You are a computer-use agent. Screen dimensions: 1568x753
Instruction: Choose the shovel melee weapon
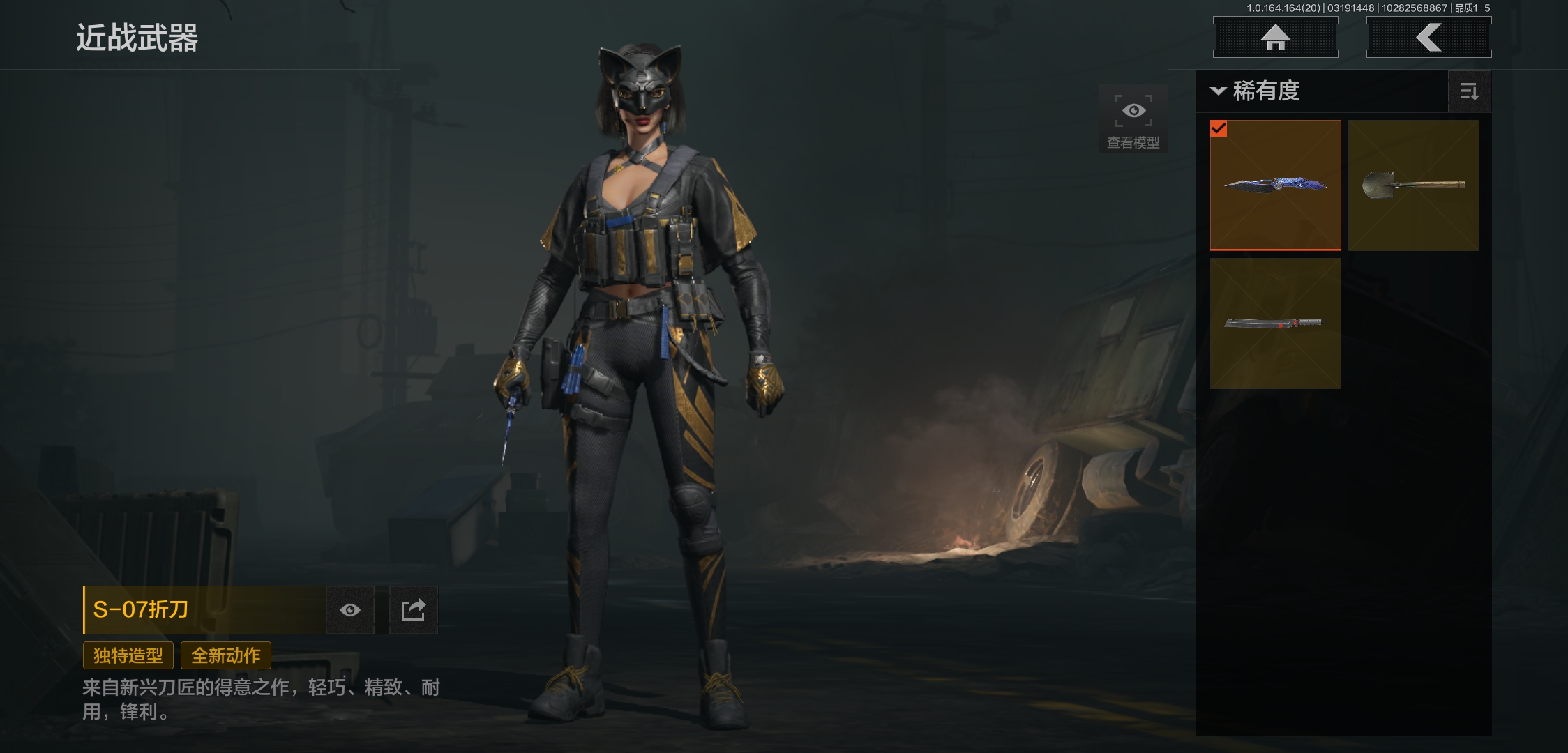1413,185
